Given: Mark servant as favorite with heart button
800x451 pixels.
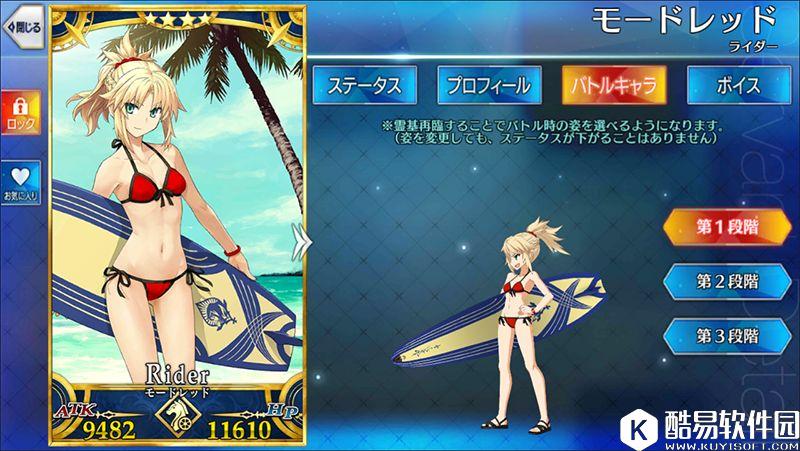Looking at the screenshot, I should click(x=21, y=182).
